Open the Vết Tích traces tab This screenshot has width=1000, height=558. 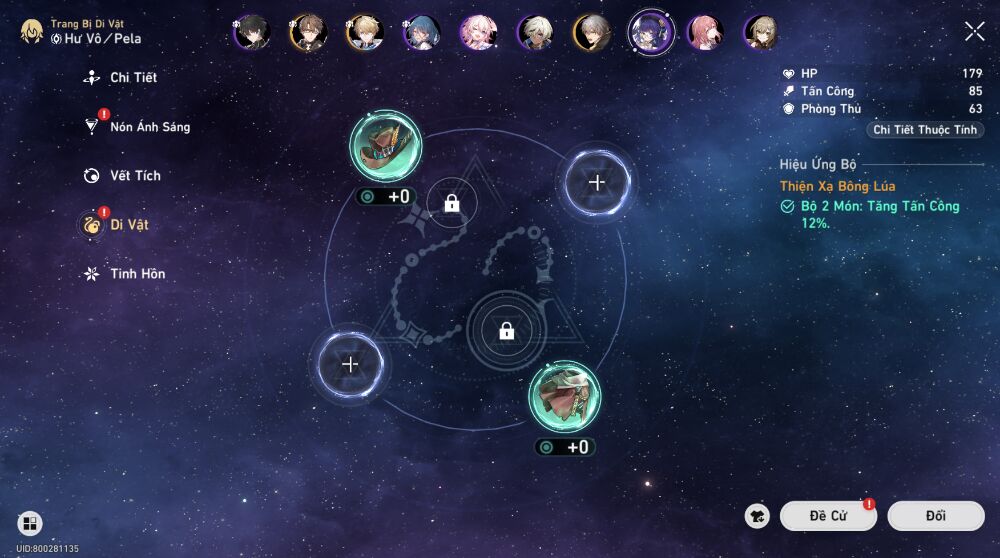point(134,176)
